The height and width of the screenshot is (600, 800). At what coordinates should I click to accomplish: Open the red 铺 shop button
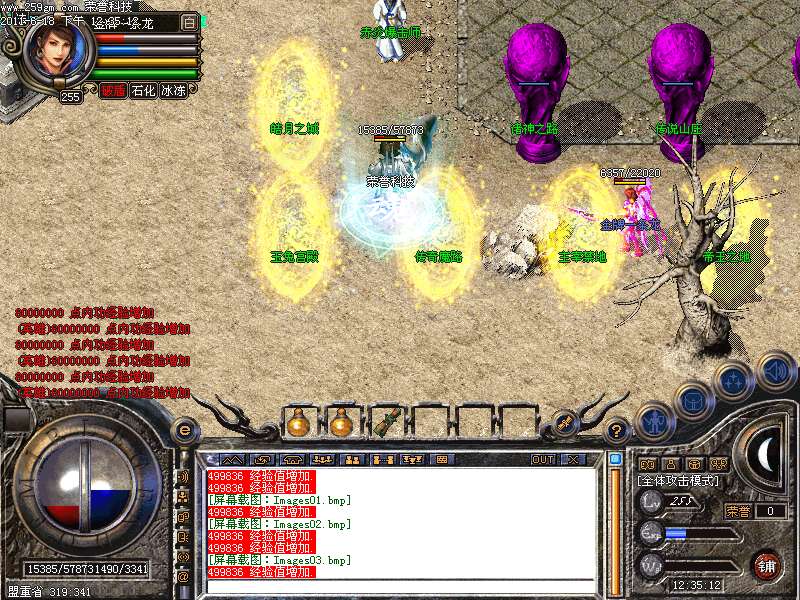767,564
